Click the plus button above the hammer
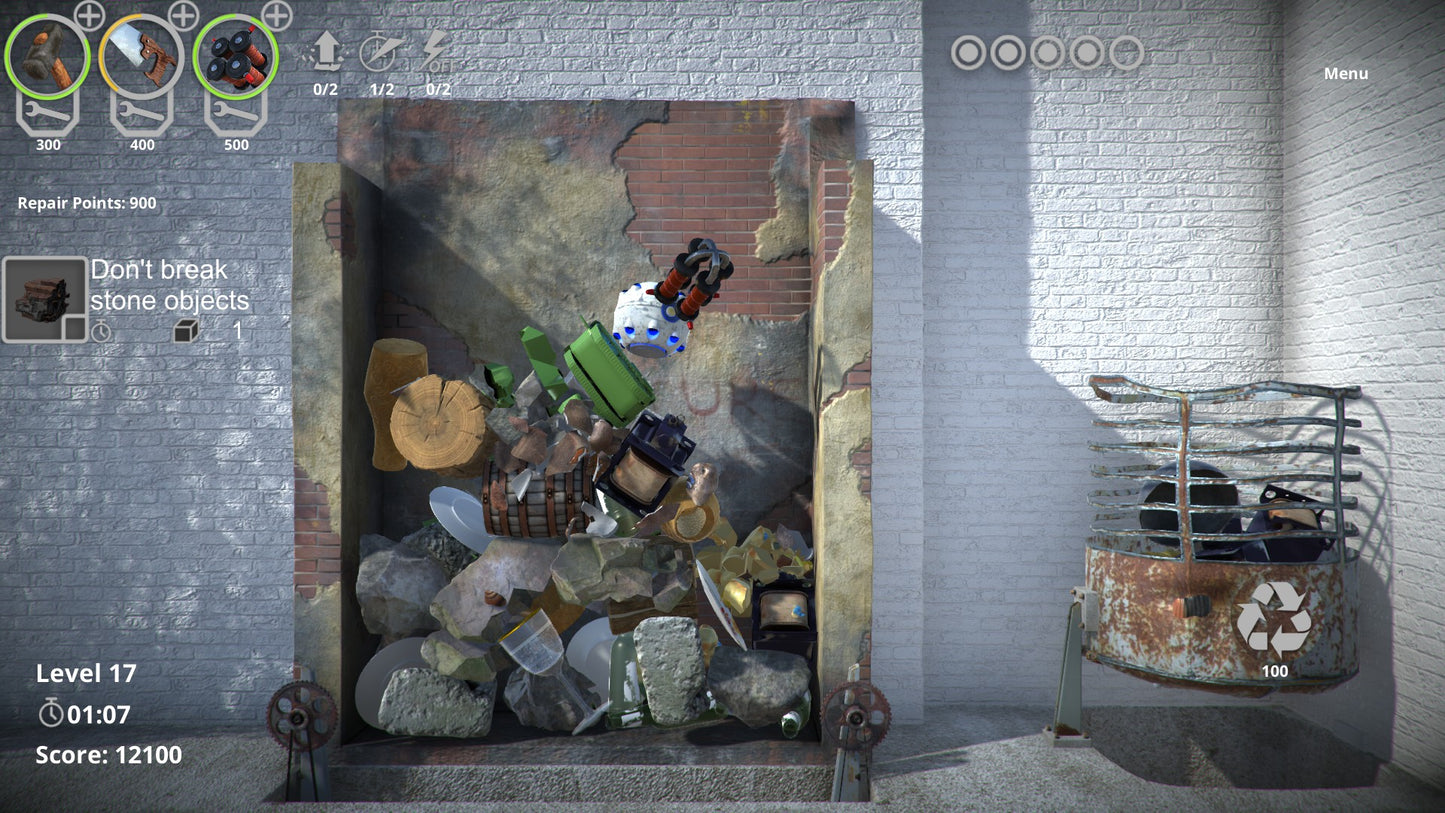Image resolution: width=1445 pixels, height=813 pixels. tap(90, 16)
